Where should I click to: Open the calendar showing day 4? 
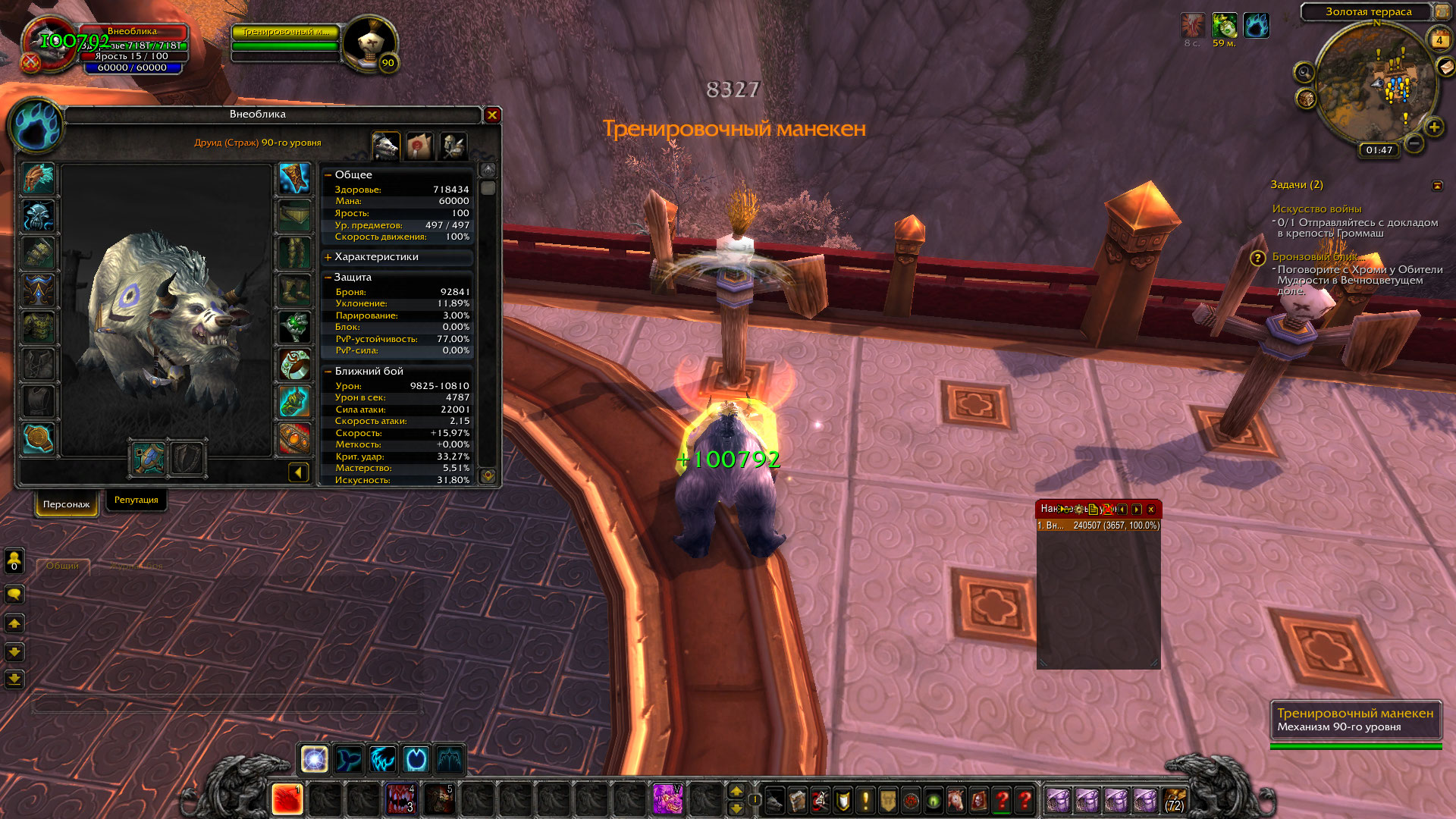[1439, 40]
